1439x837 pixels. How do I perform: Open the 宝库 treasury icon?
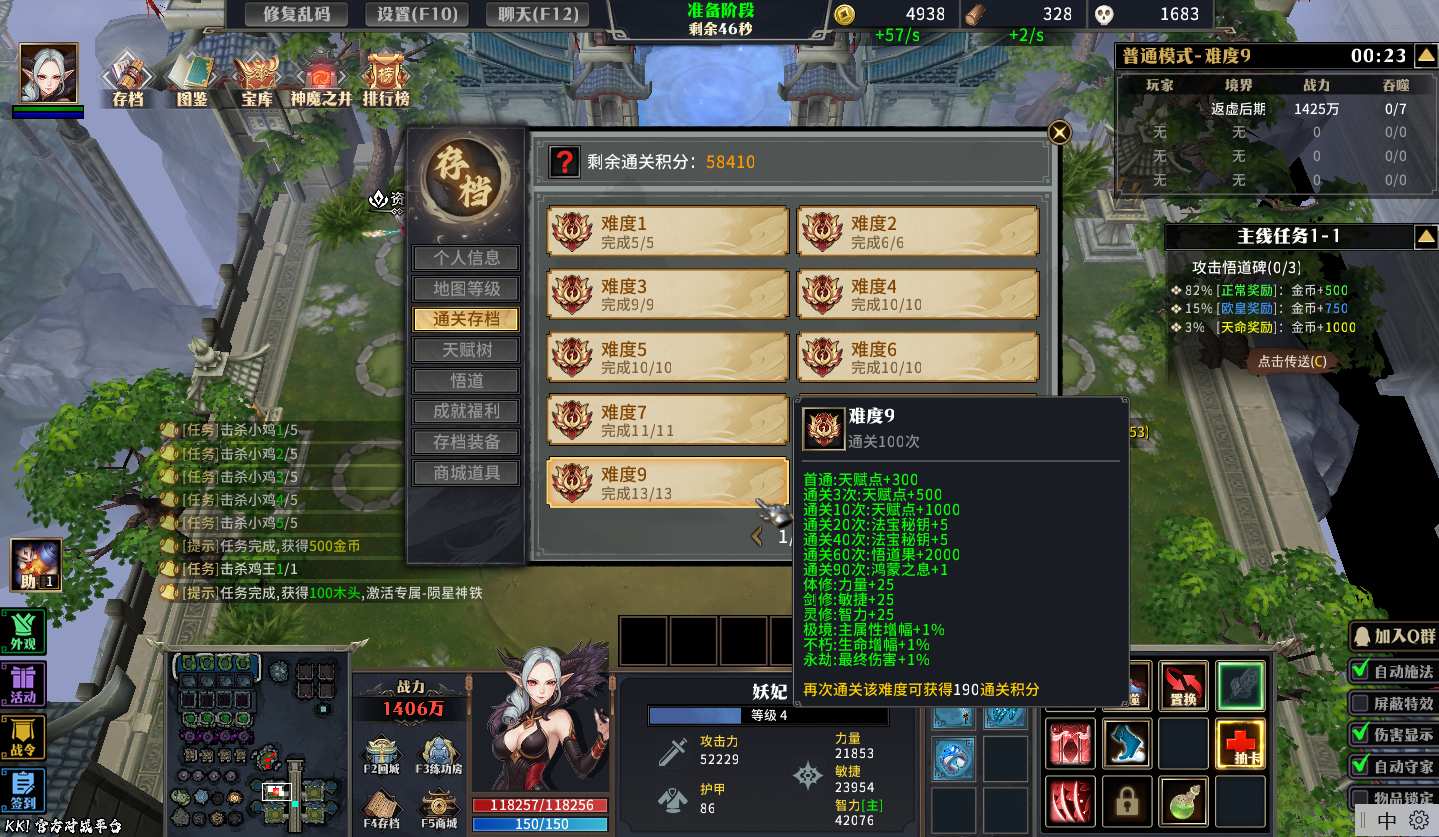point(256,78)
